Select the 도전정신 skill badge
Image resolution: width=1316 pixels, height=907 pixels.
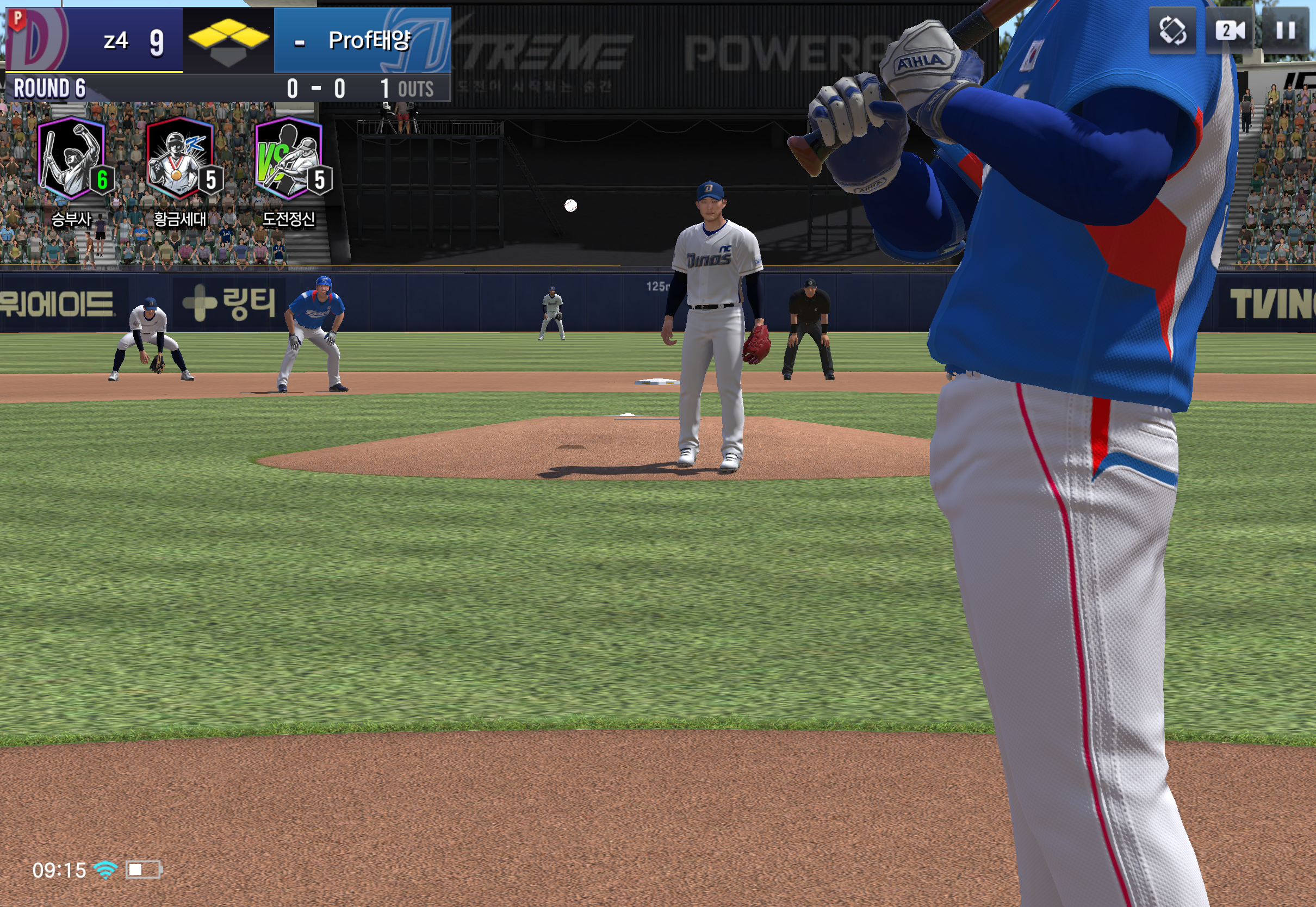point(289,159)
